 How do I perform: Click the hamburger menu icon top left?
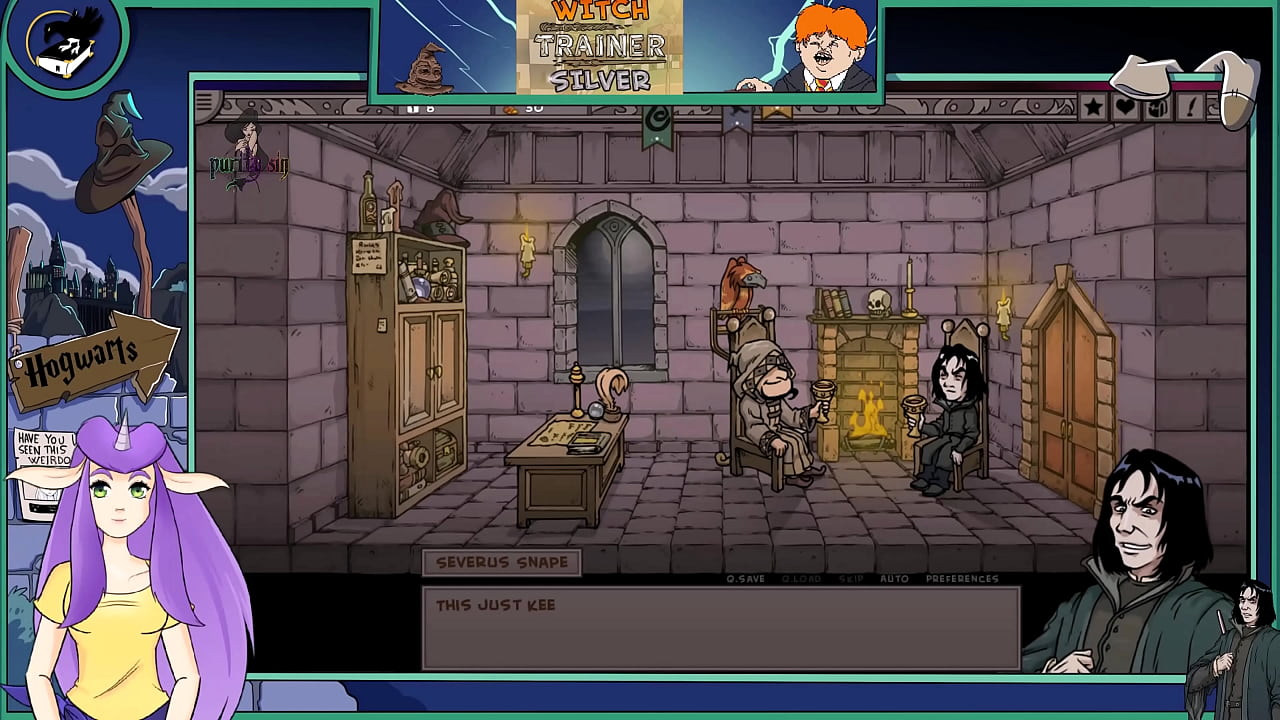203,103
